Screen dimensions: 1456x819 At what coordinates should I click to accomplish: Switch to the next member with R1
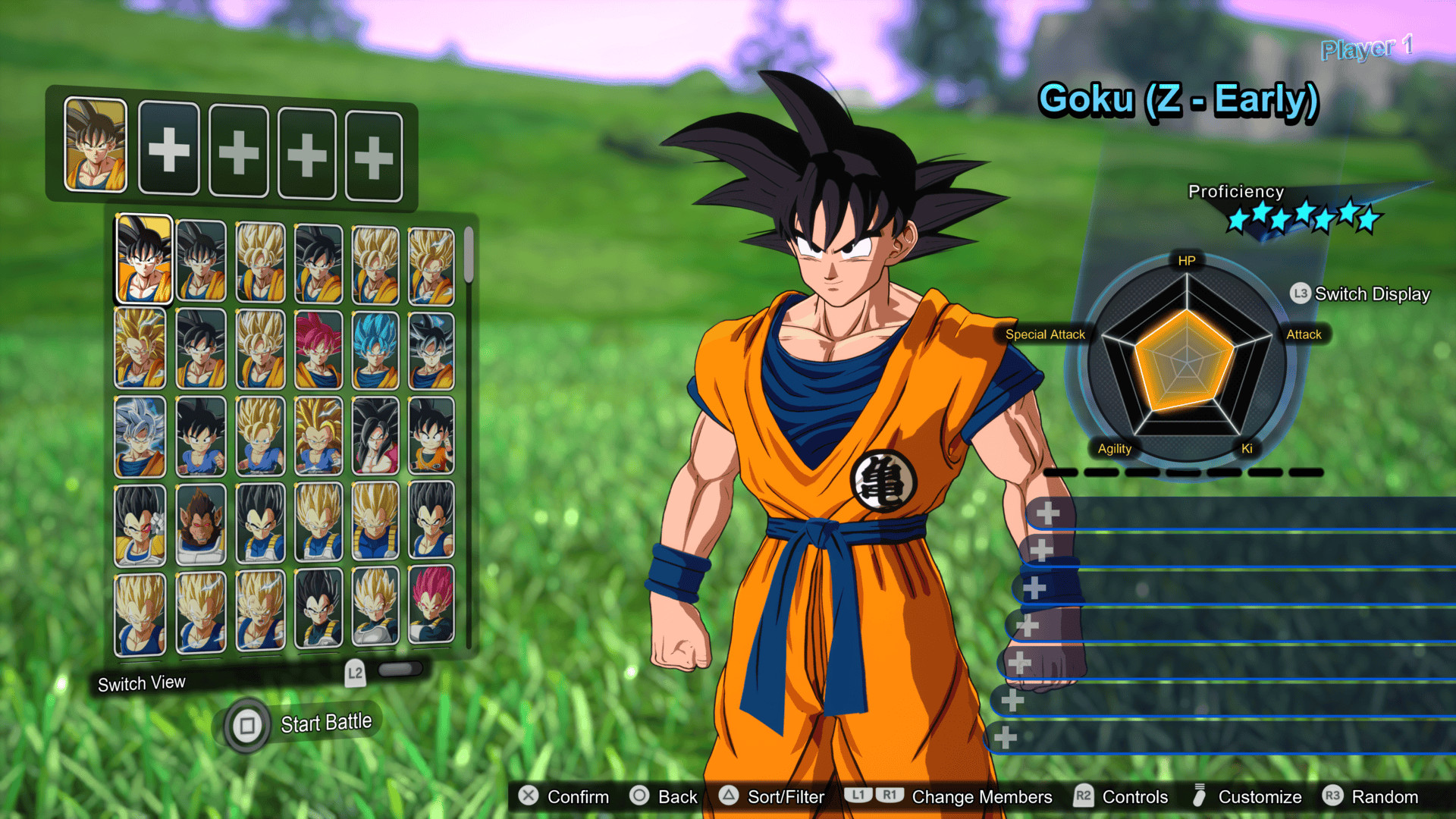889,795
